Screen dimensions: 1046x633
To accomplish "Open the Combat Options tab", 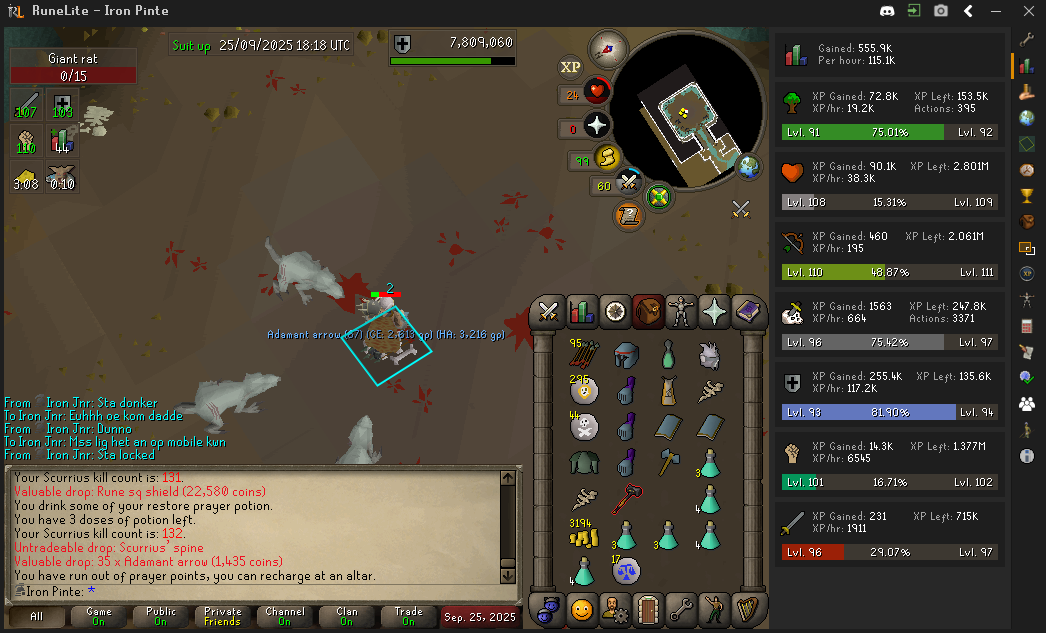I will point(548,311).
